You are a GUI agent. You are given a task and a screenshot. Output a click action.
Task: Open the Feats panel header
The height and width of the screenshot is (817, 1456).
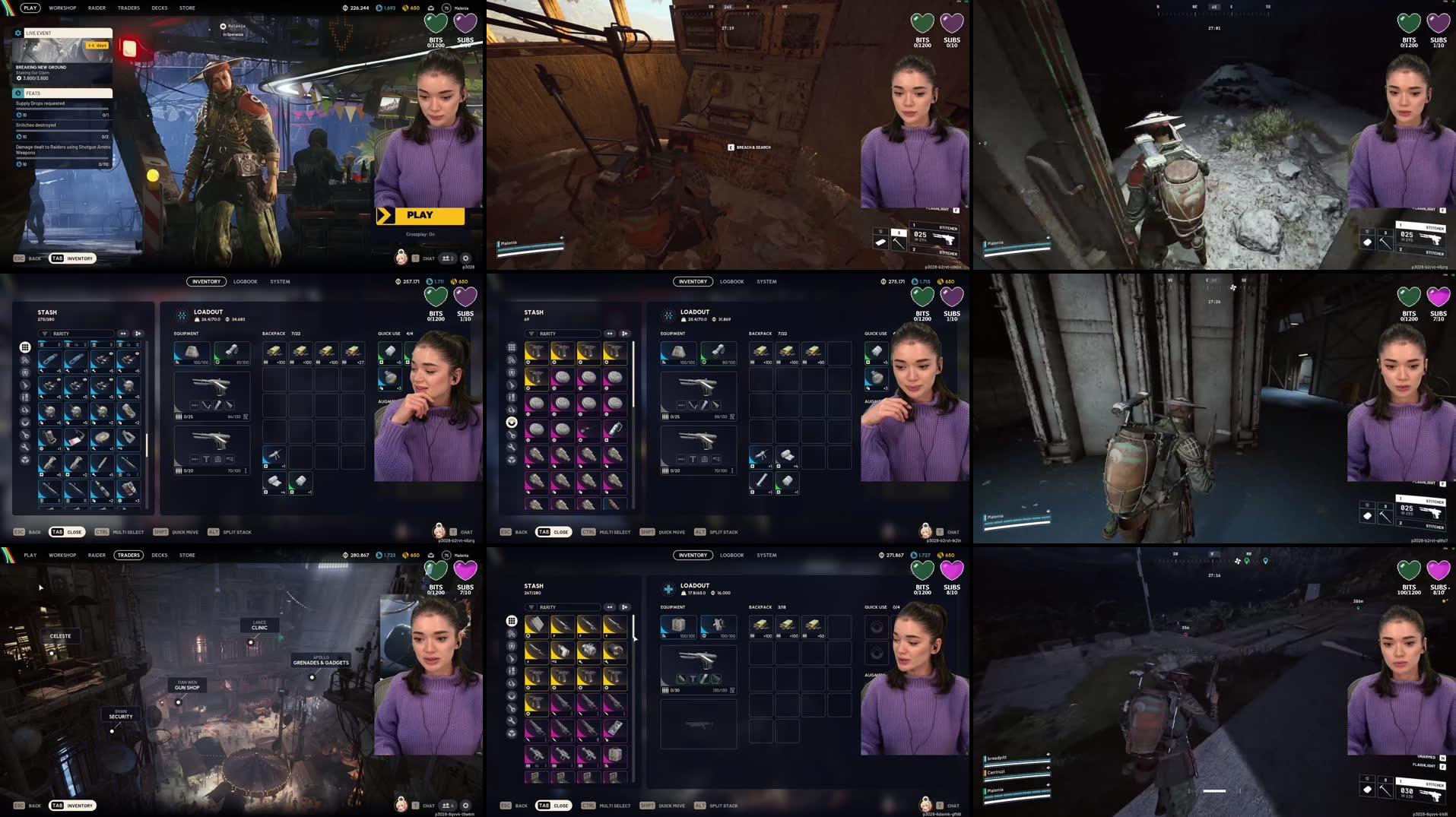click(63, 93)
